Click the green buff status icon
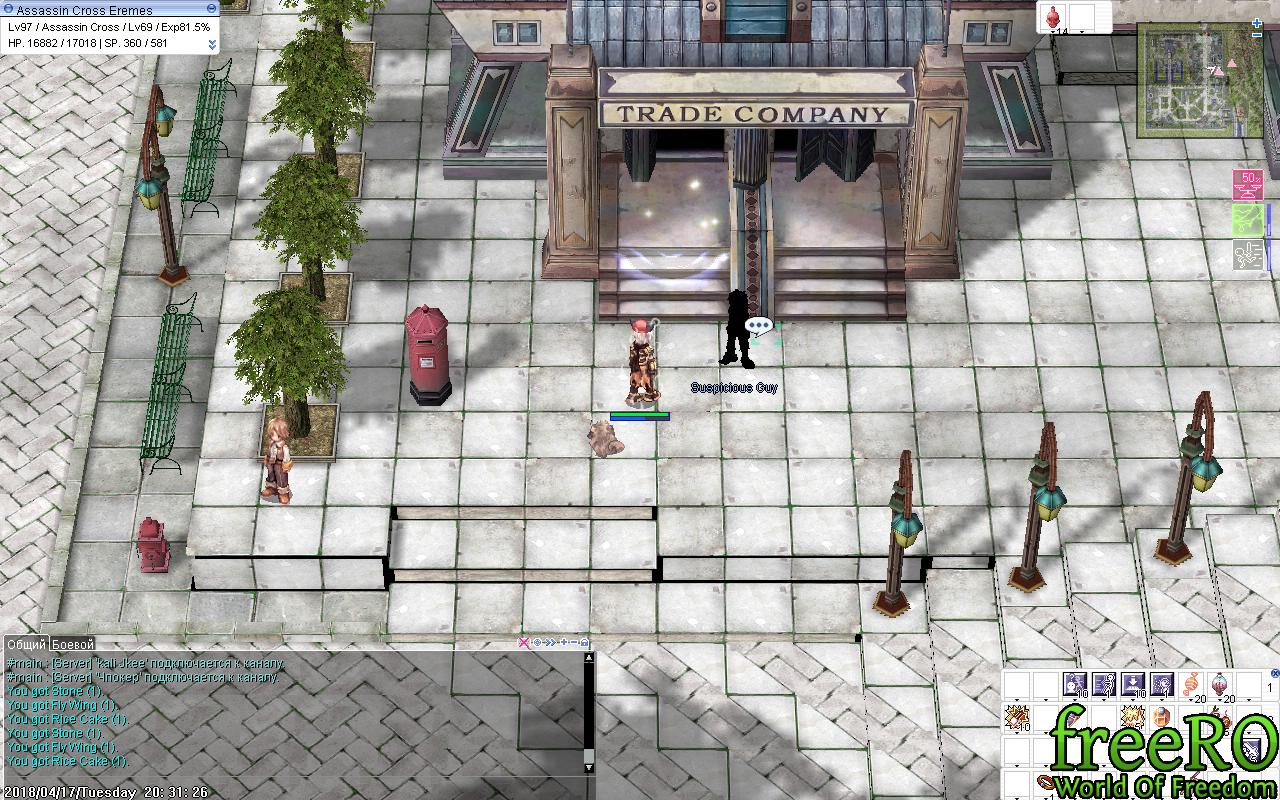This screenshot has width=1280, height=800. [x=1247, y=220]
